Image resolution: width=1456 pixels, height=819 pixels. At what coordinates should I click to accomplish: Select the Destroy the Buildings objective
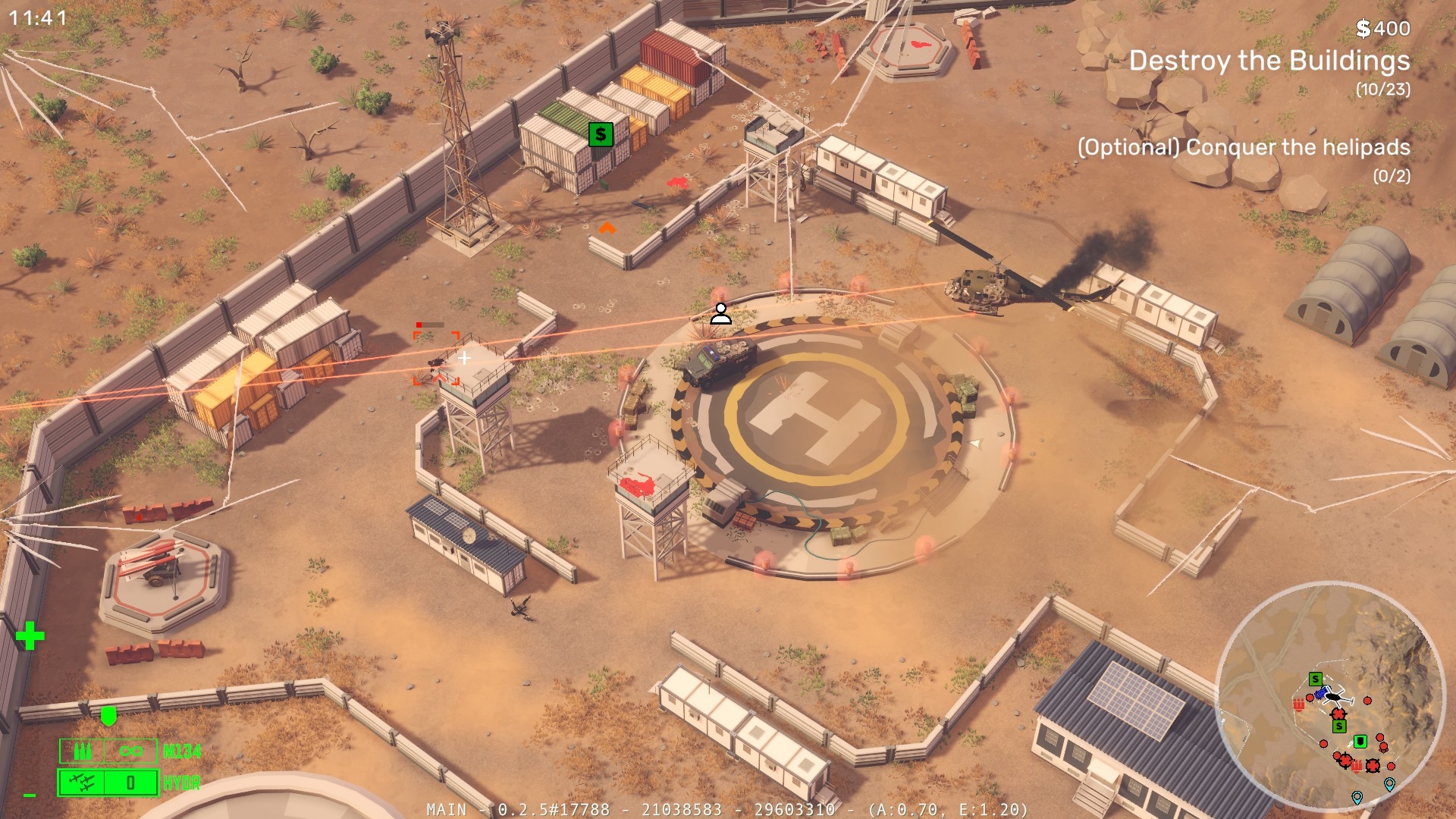click(x=1269, y=61)
